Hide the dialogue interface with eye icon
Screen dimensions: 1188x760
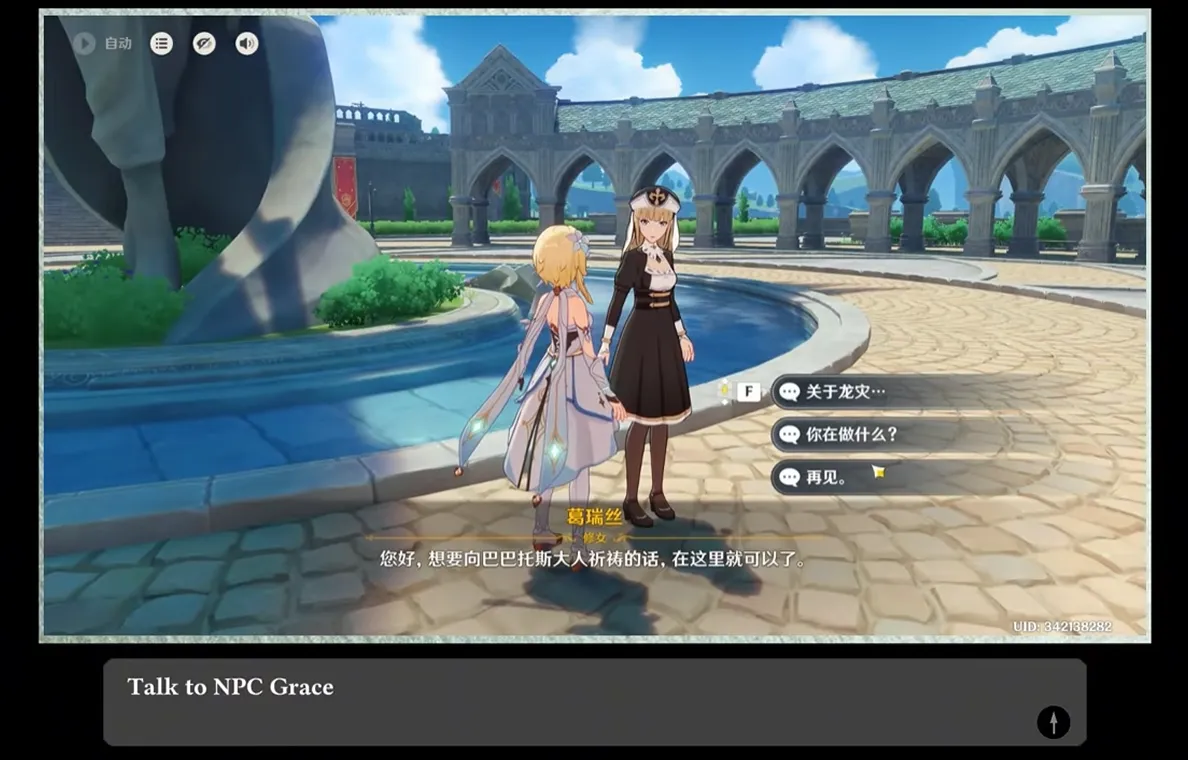(x=204, y=43)
